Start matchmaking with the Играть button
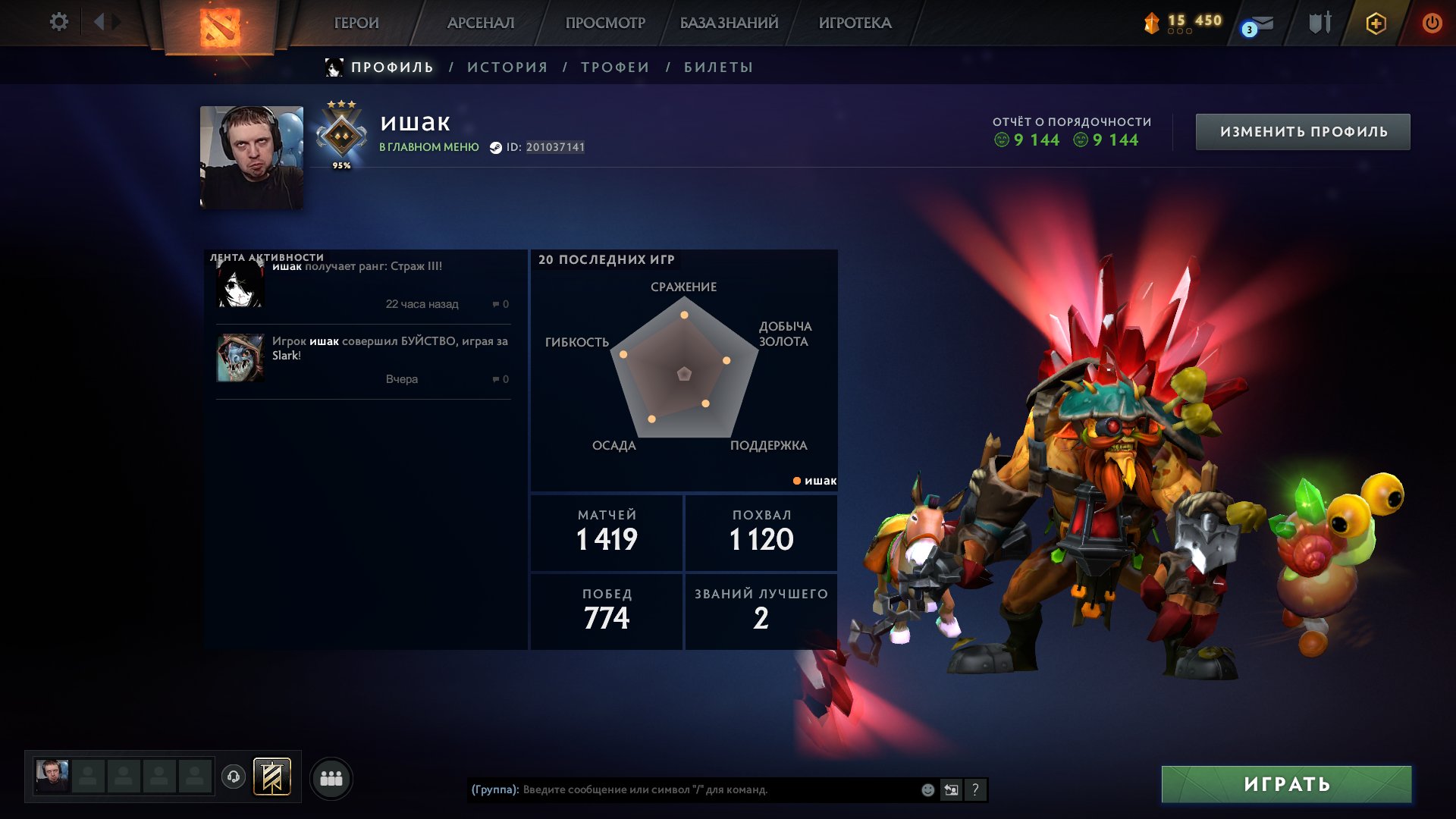 click(x=1286, y=784)
